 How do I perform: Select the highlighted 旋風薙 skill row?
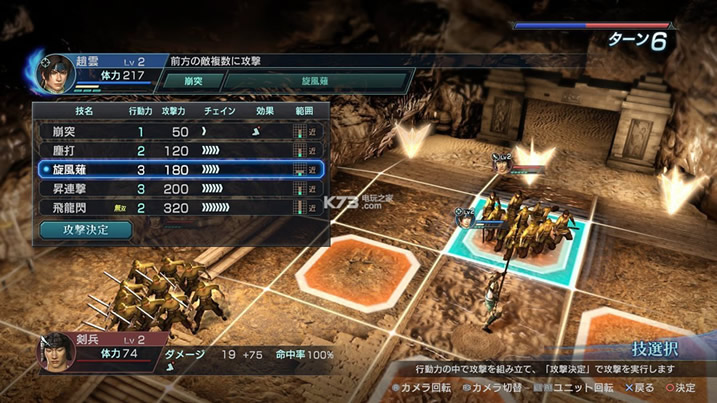pyautogui.click(x=180, y=170)
